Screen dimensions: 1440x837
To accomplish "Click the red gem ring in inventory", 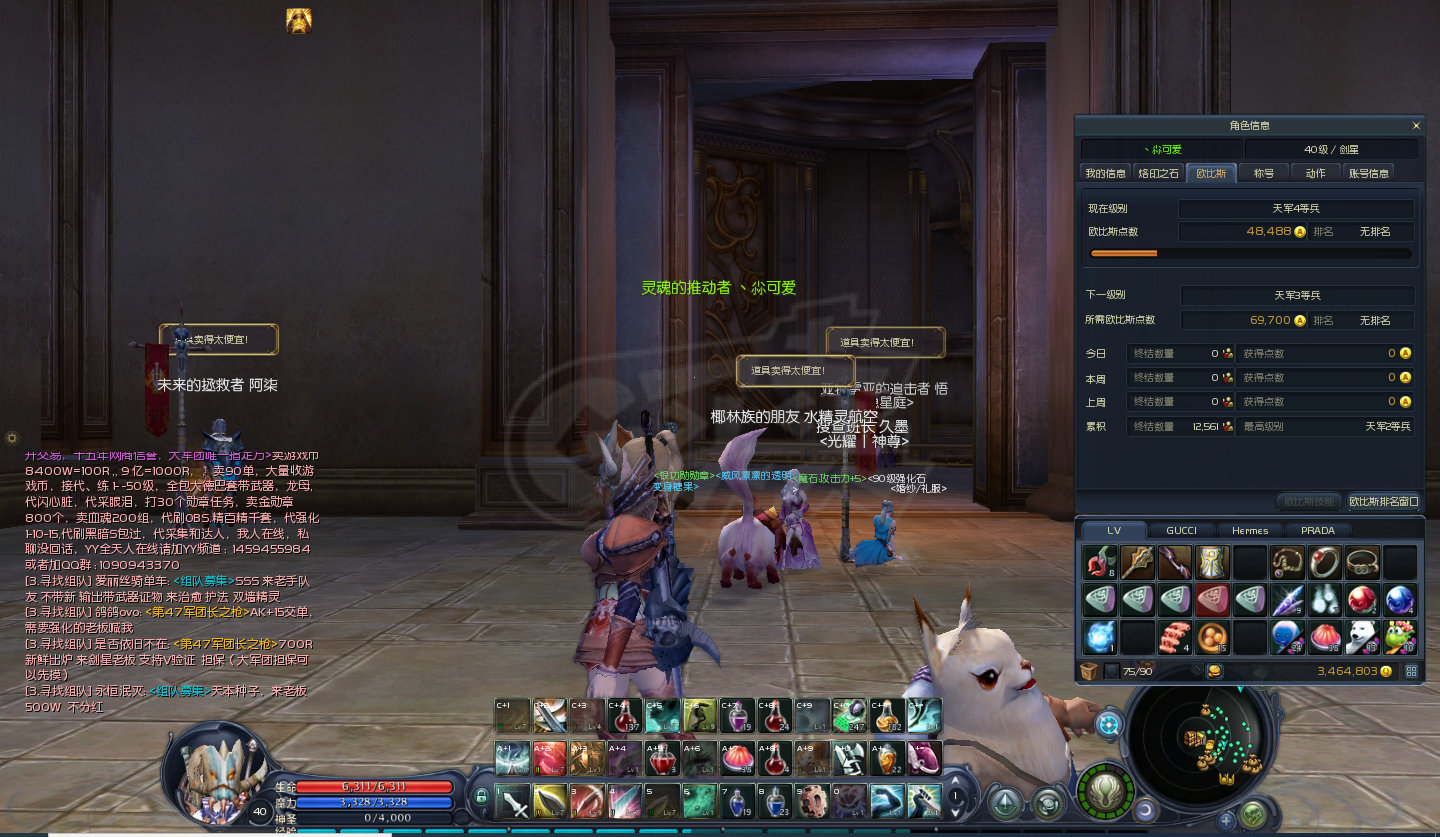I will (1324, 563).
